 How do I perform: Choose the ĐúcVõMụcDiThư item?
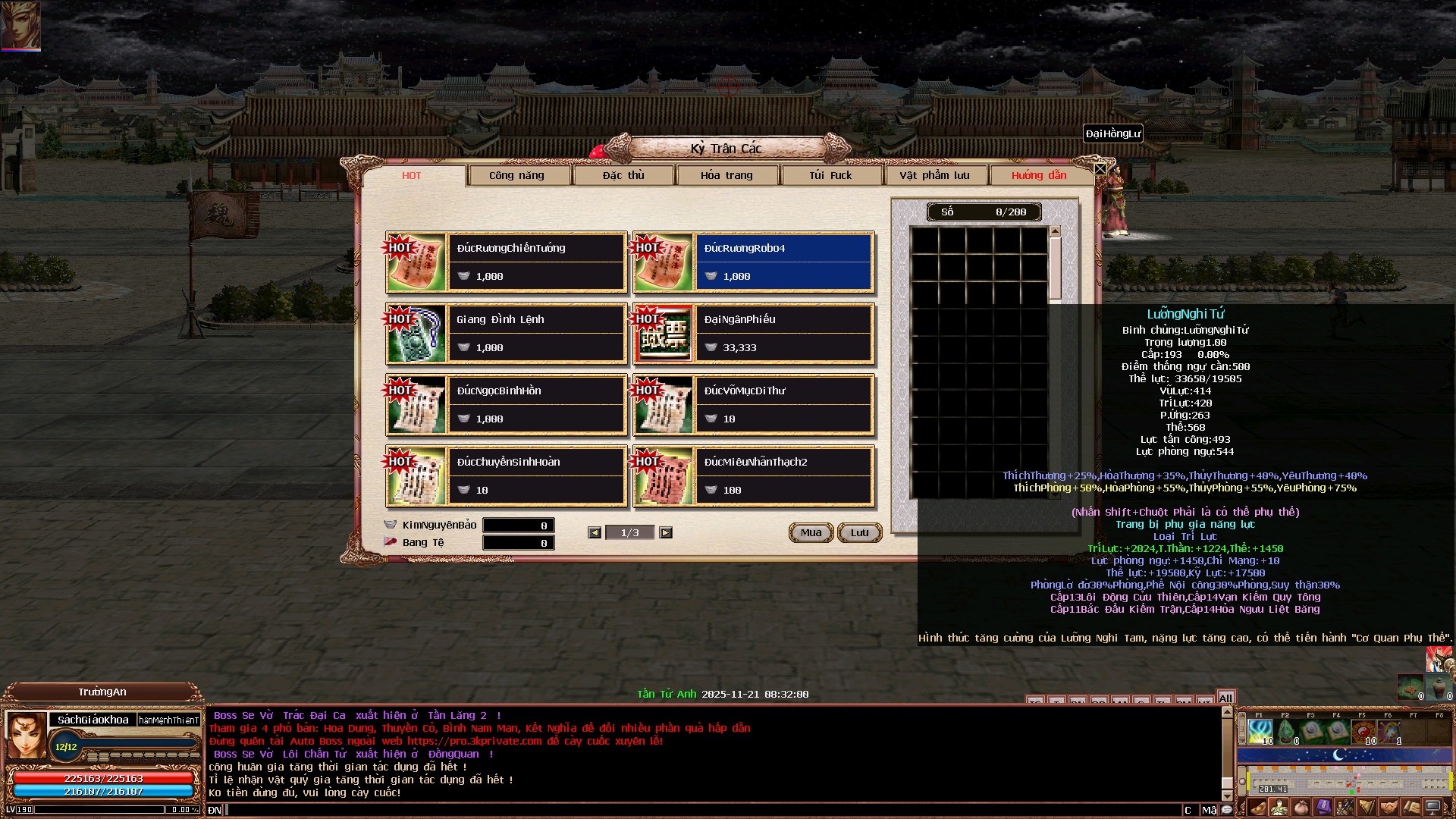point(783,405)
